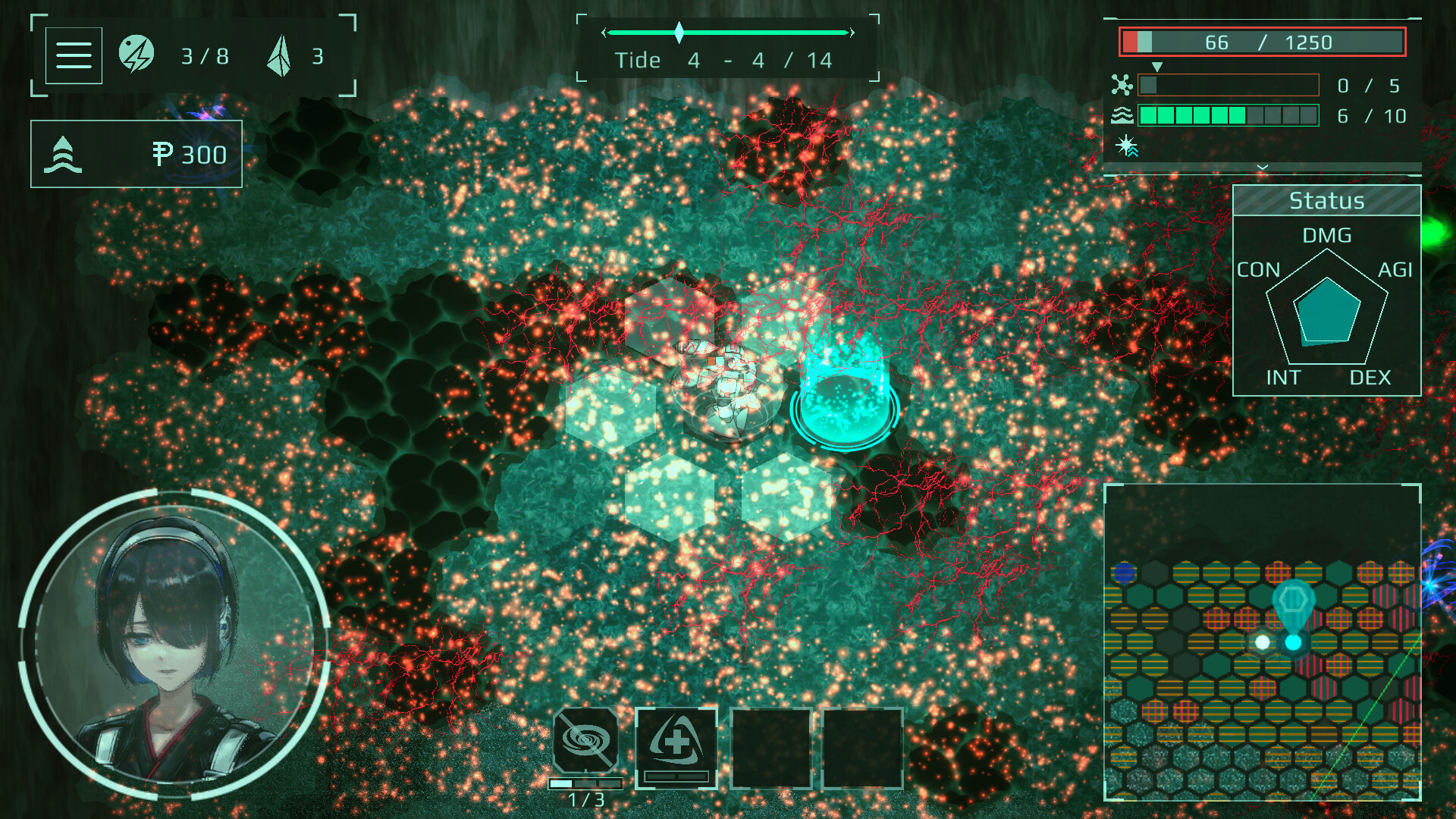This screenshot has height=819, width=1456.
Task: Select the crystal shard icon showing 3
Action: [x=281, y=53]
